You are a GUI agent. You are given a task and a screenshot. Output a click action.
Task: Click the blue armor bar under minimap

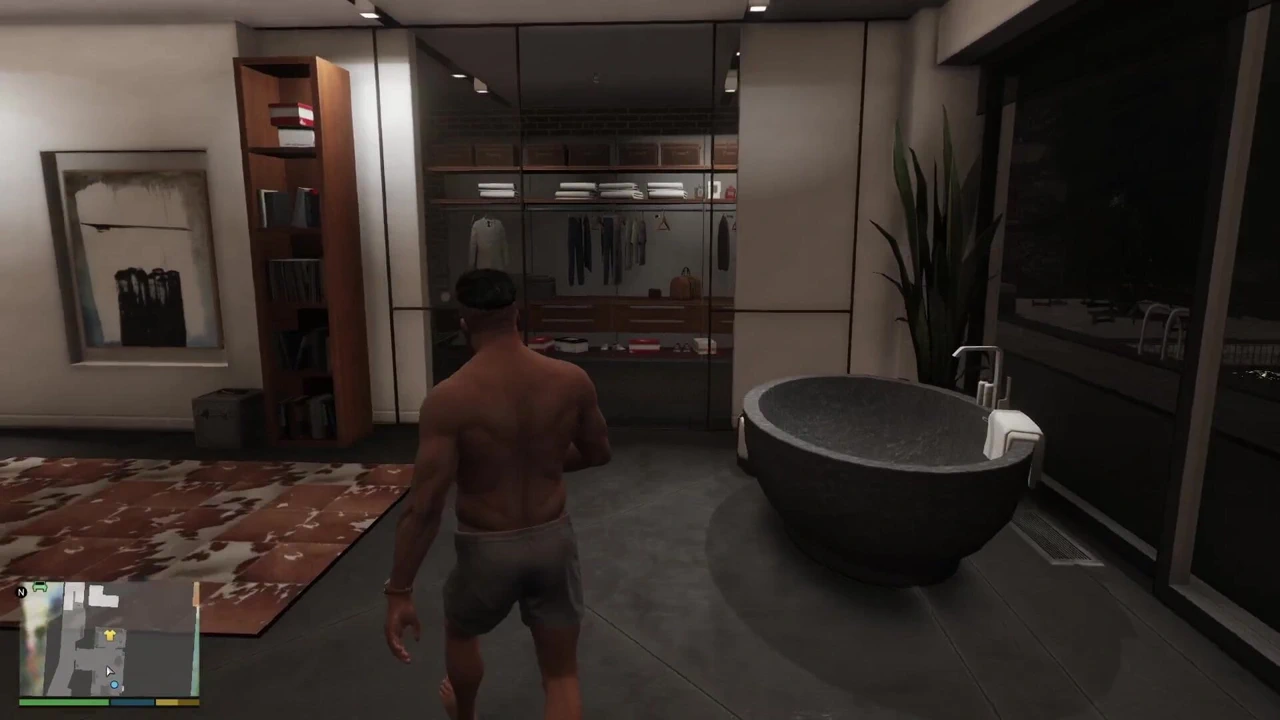(x=131, y=702)
